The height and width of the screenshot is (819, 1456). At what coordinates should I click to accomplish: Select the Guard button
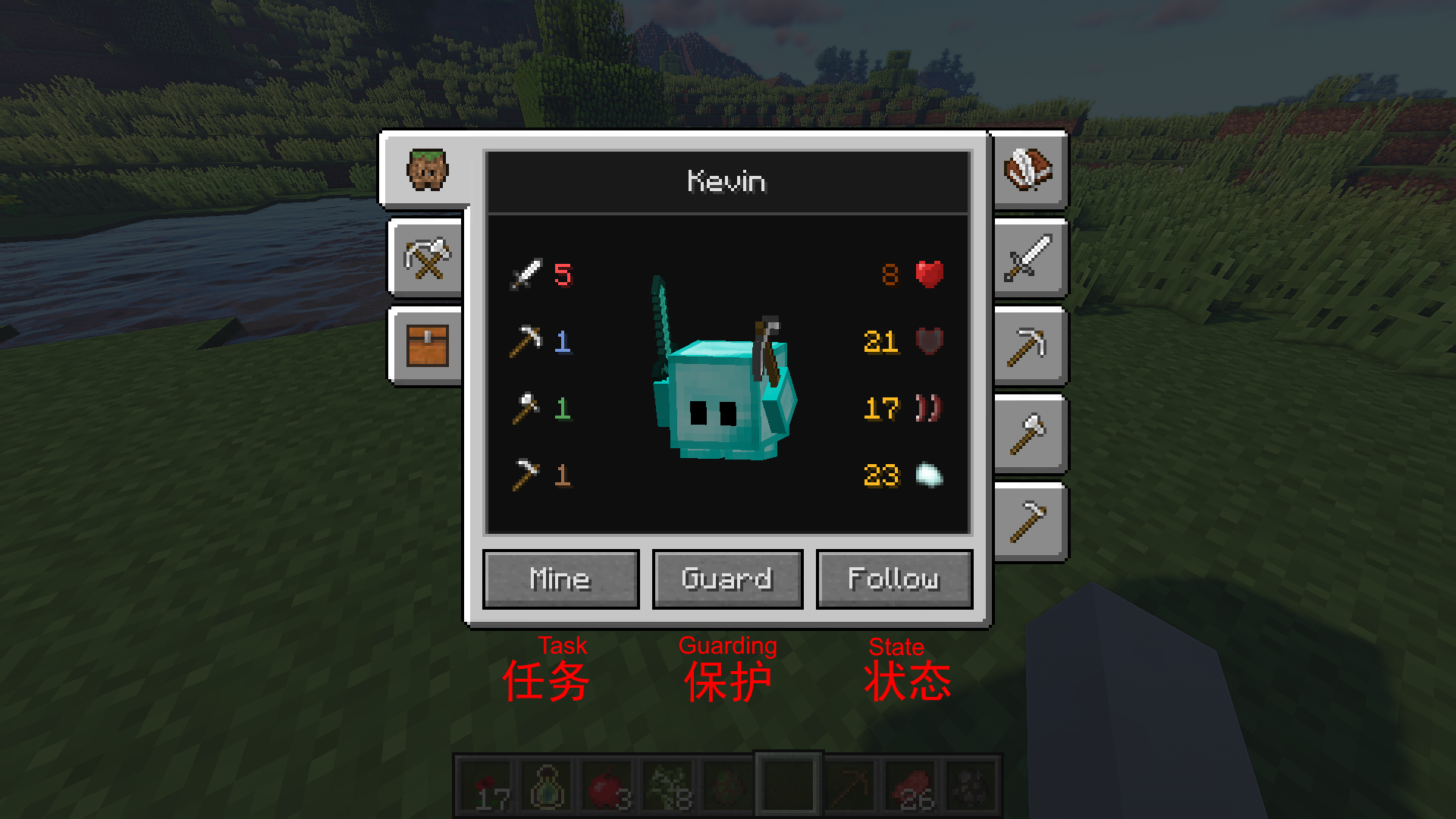(x=727, y=579)
